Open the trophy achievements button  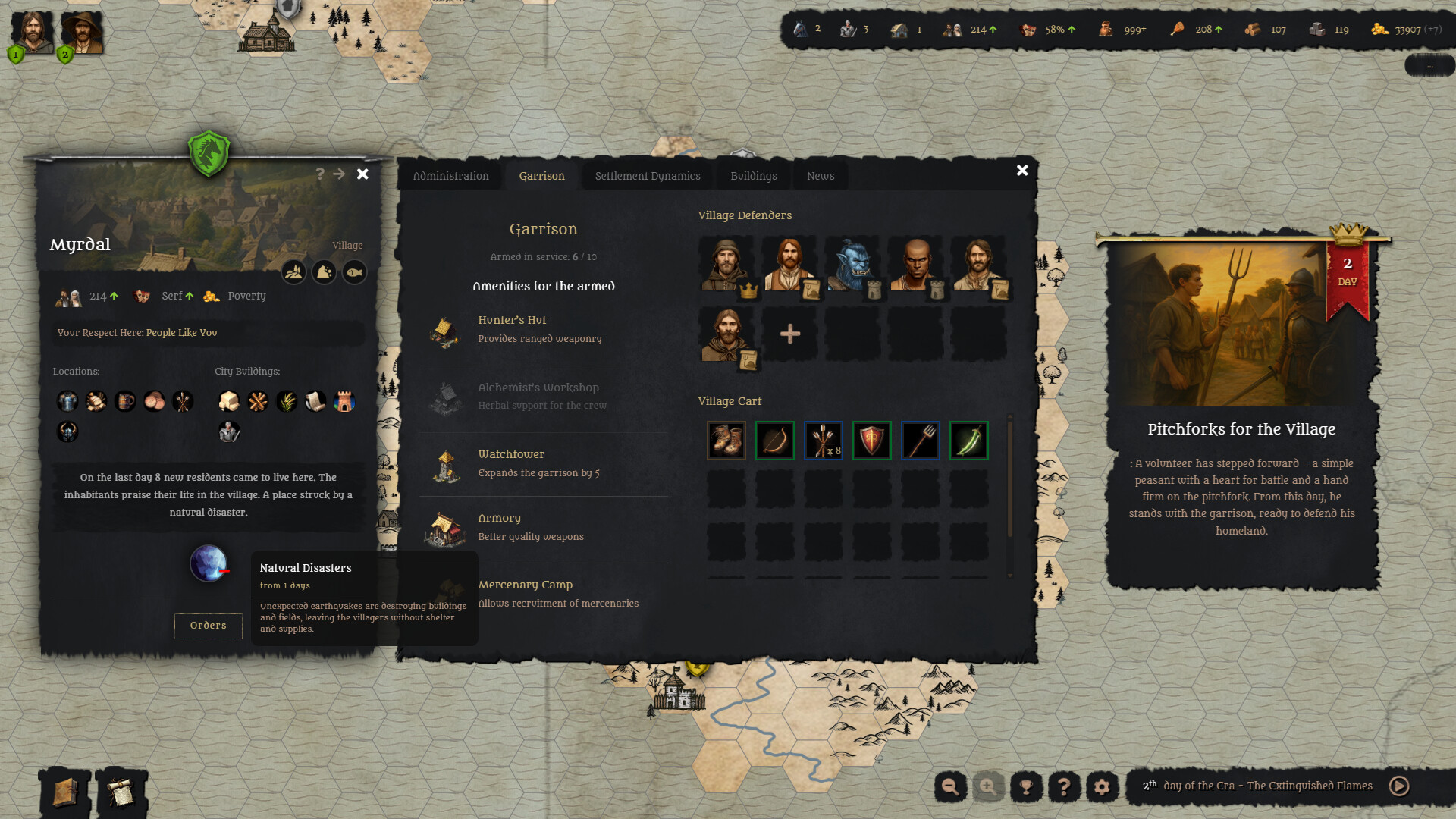pos(1026,786)
